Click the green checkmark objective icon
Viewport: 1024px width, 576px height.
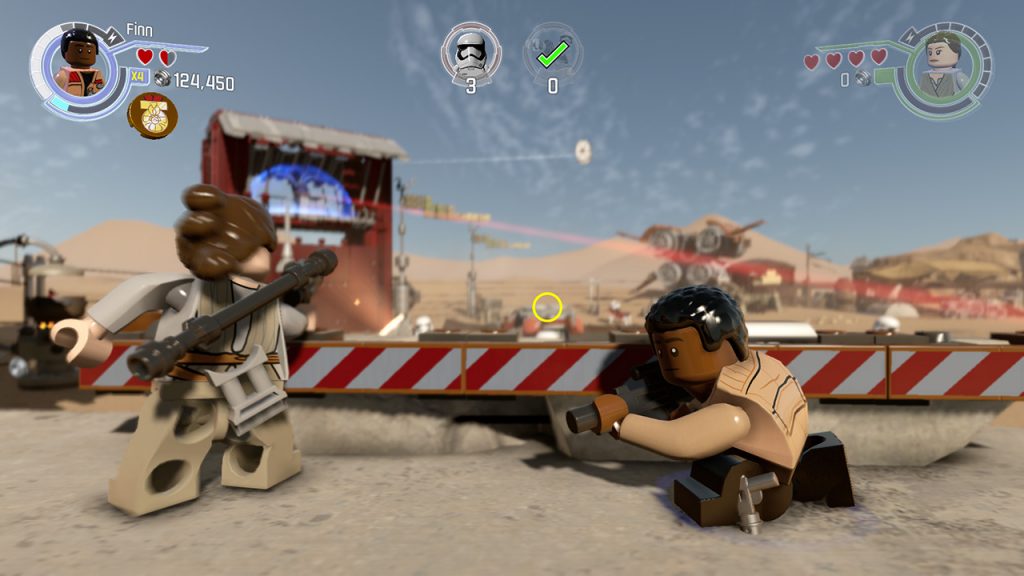(552, 52)
